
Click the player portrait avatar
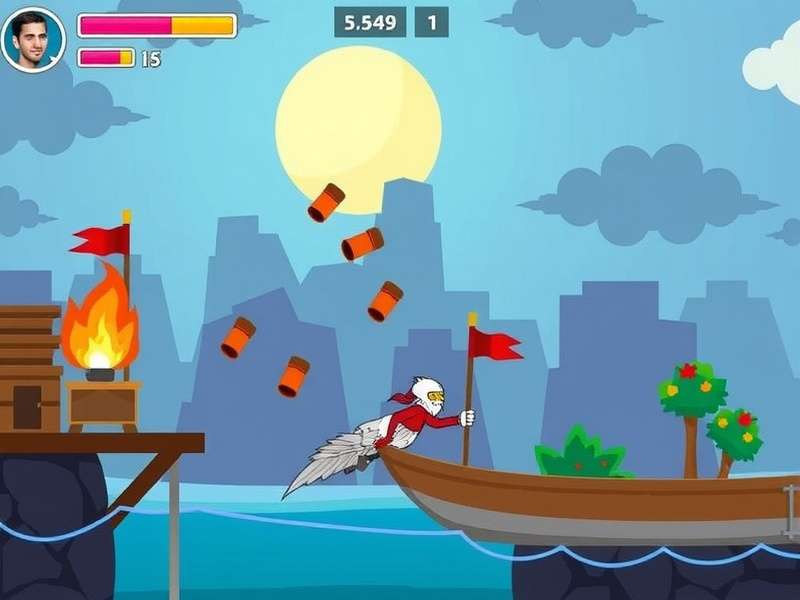click(33, 40)
